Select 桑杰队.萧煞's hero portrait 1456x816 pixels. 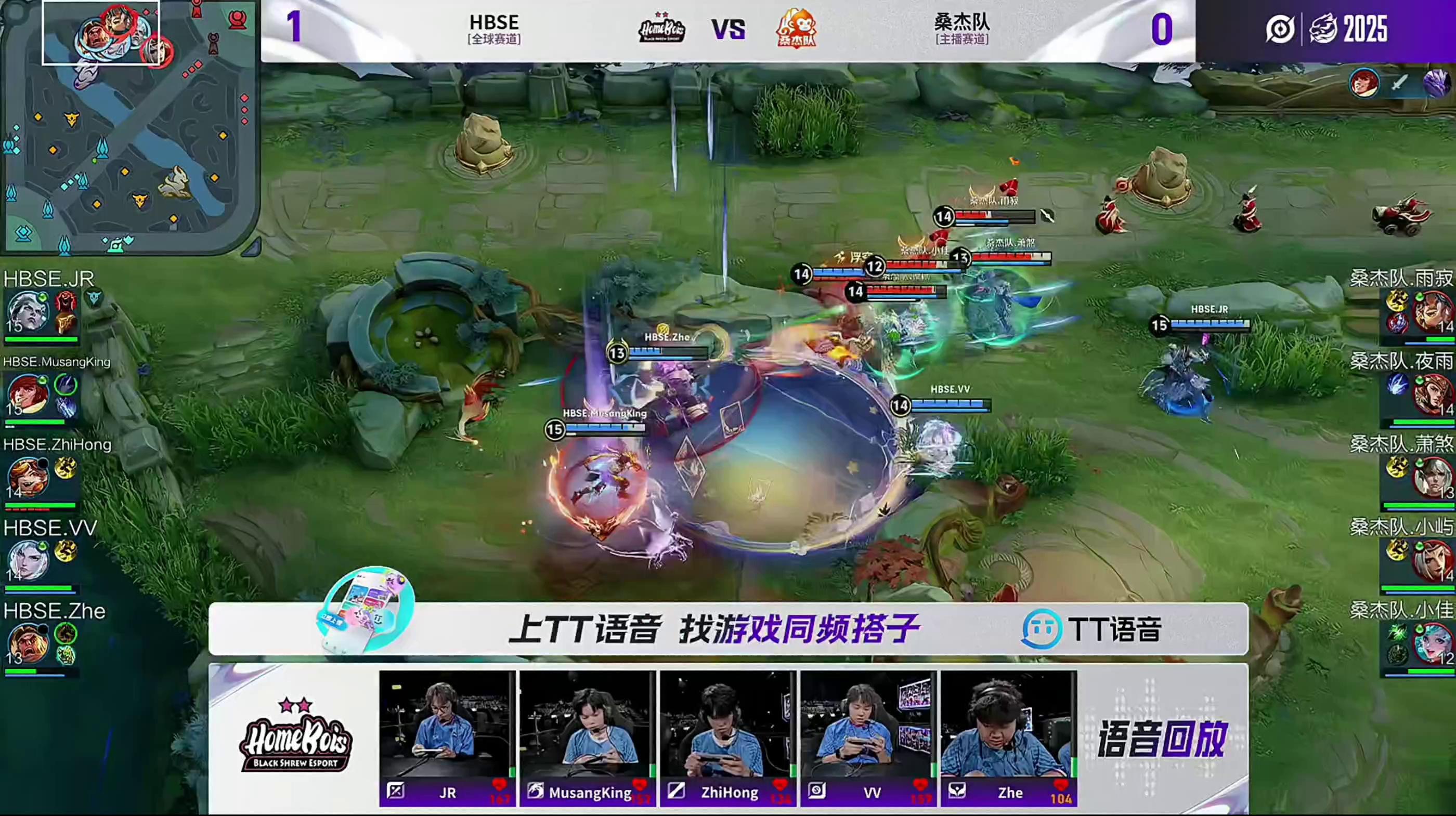pyautogui.click(x=1432, y=478)
